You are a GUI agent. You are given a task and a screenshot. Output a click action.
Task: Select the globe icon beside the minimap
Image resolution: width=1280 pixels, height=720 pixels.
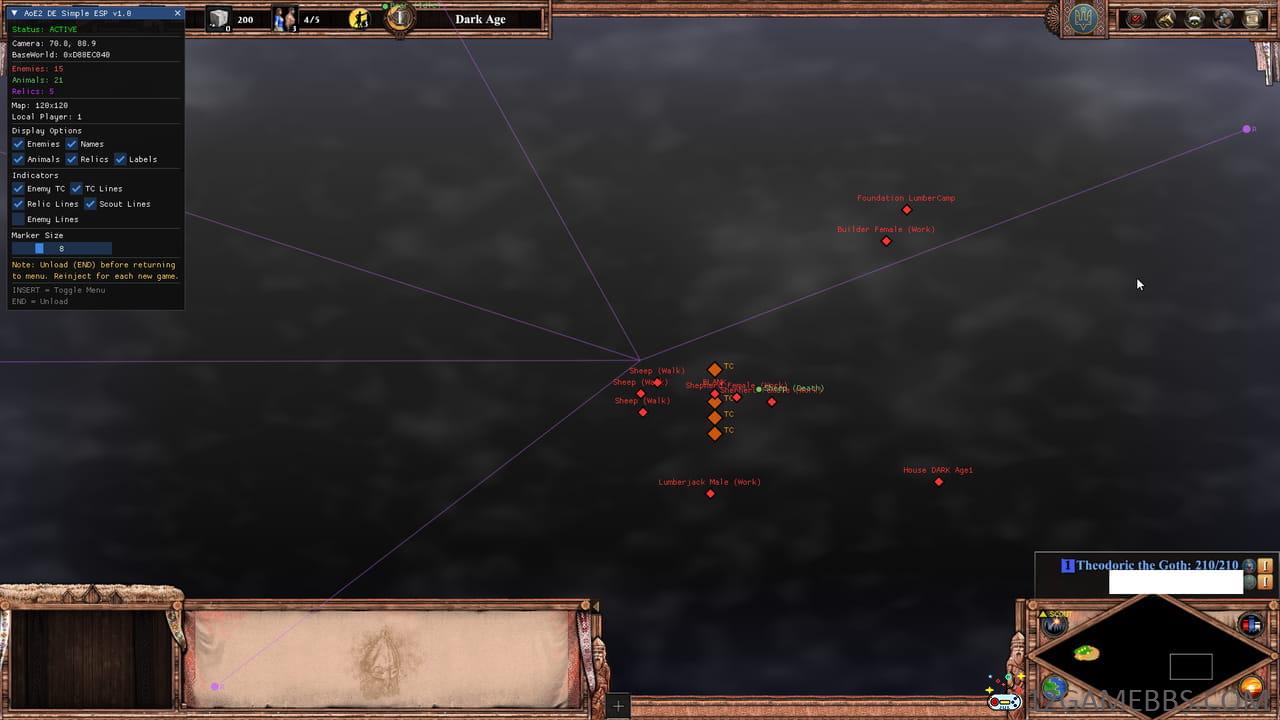point(1054,686)
